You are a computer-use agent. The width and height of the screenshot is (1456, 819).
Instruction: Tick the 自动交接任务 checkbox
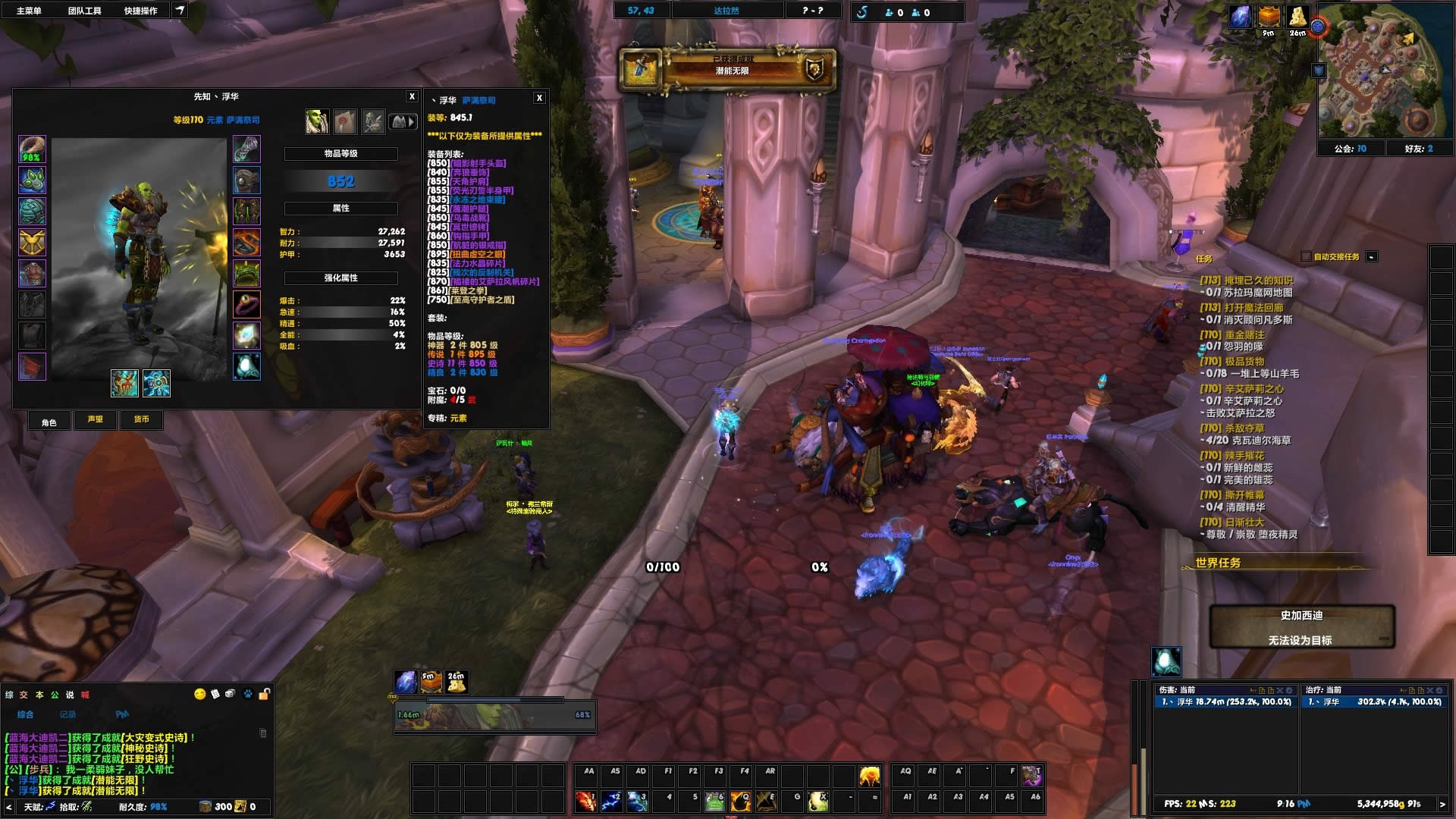coord(1306,257)
